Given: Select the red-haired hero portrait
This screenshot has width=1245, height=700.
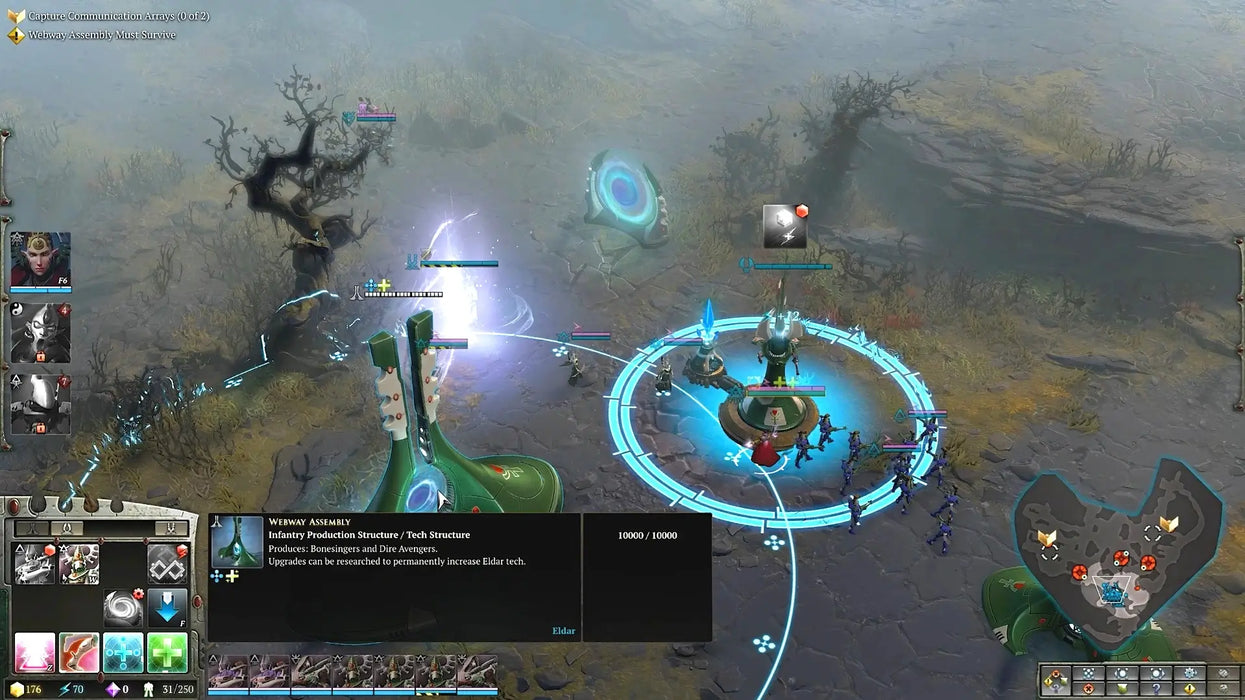Looking at the screenshot, I should click(40, 259).
